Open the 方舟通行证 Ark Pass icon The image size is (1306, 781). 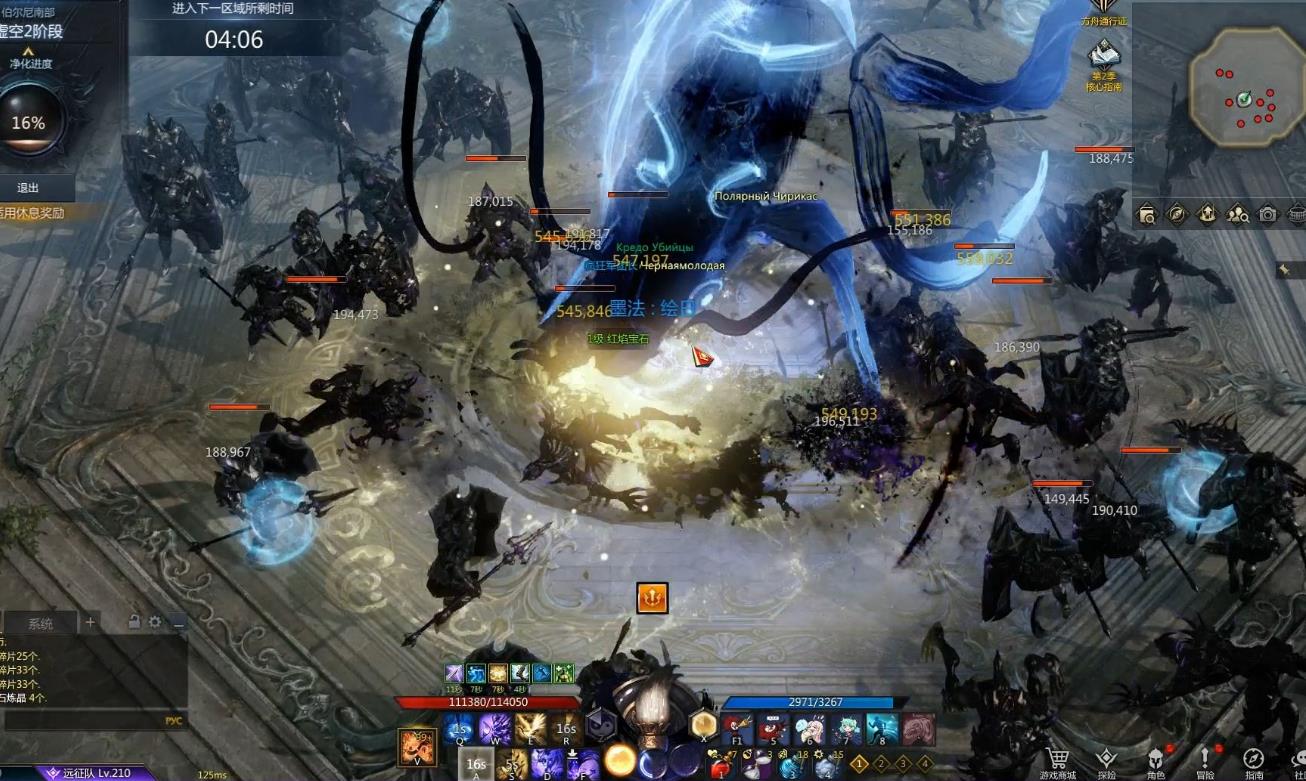1104,10
